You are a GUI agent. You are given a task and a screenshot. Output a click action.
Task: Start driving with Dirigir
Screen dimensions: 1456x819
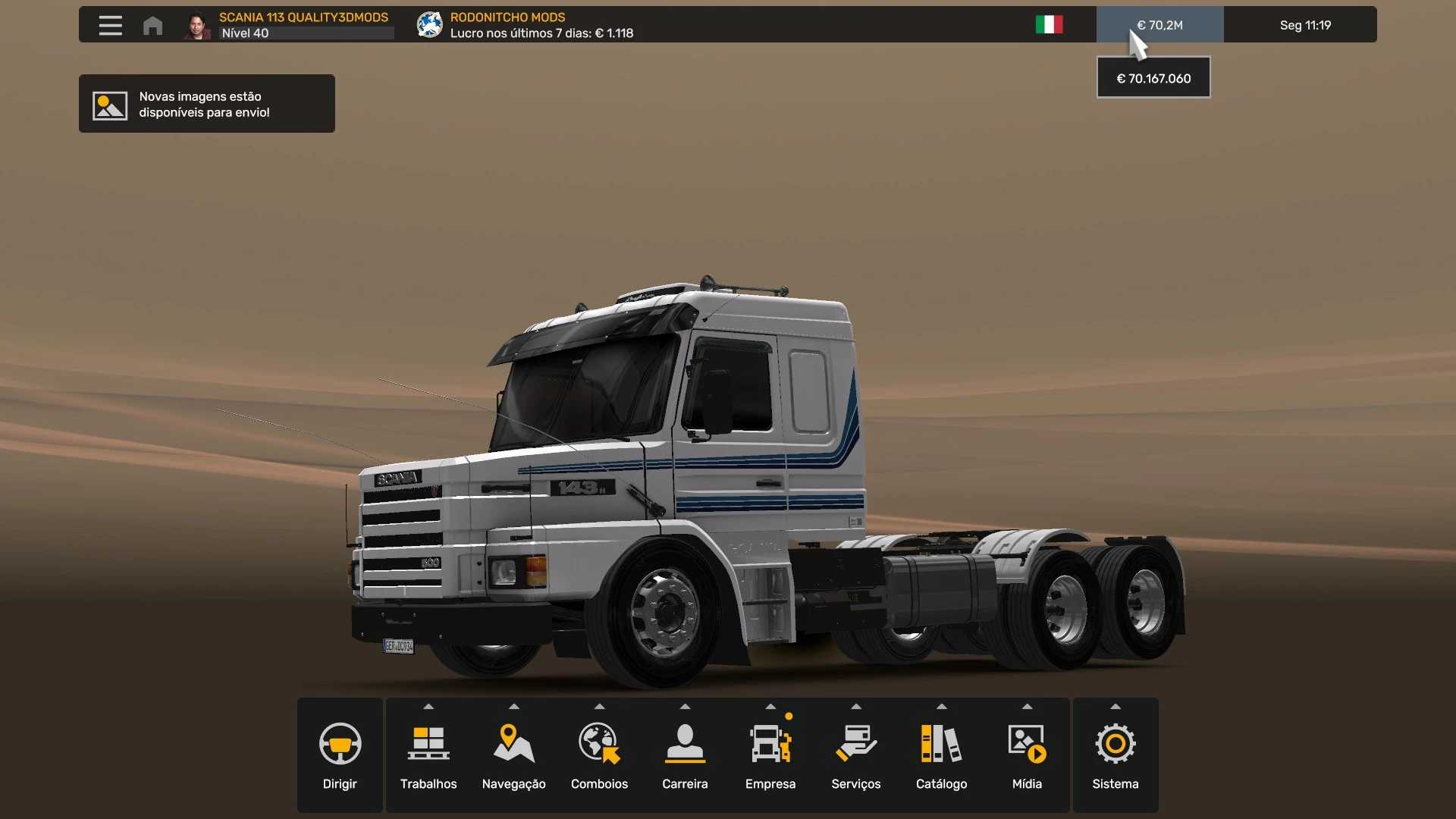pyautogui.click(x=340, y=755)
